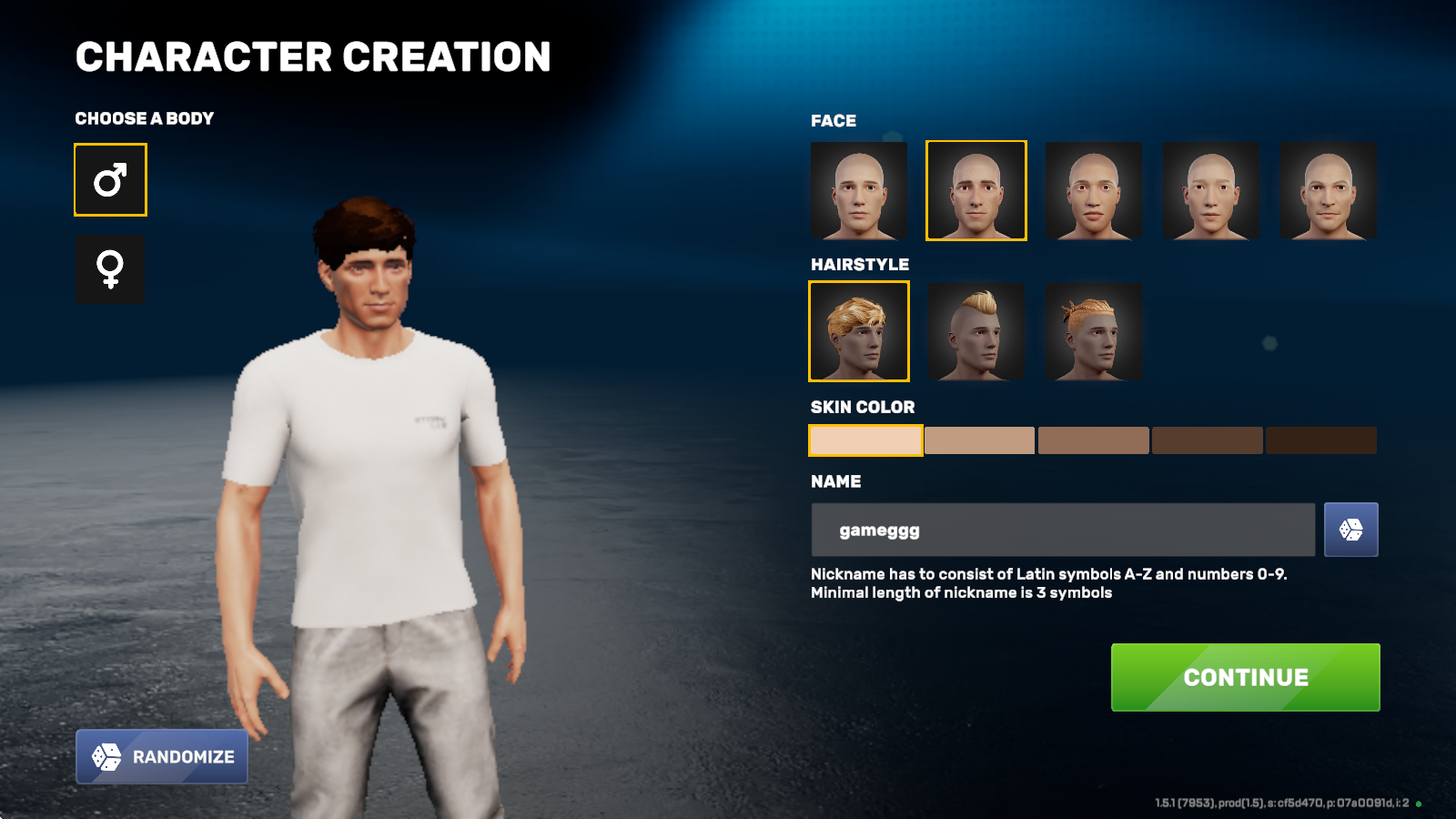This screenshot has height=819, width=1456.
Task: Choose the darkest skin color swatch
Action: 1320,440
